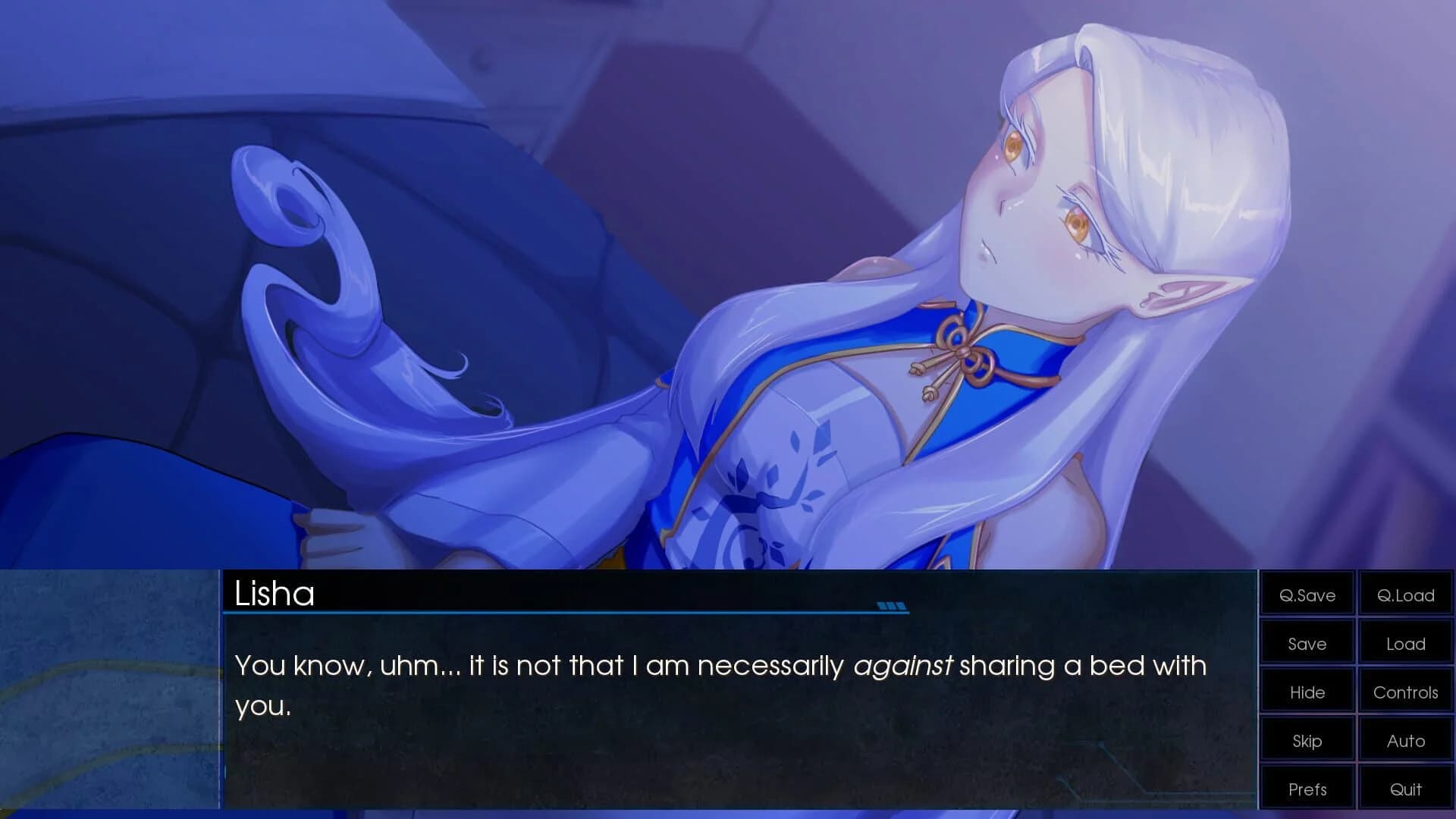Open the Prefs settings screen
This screenshot has height=819, width=1456.
tap(1306, 789)
